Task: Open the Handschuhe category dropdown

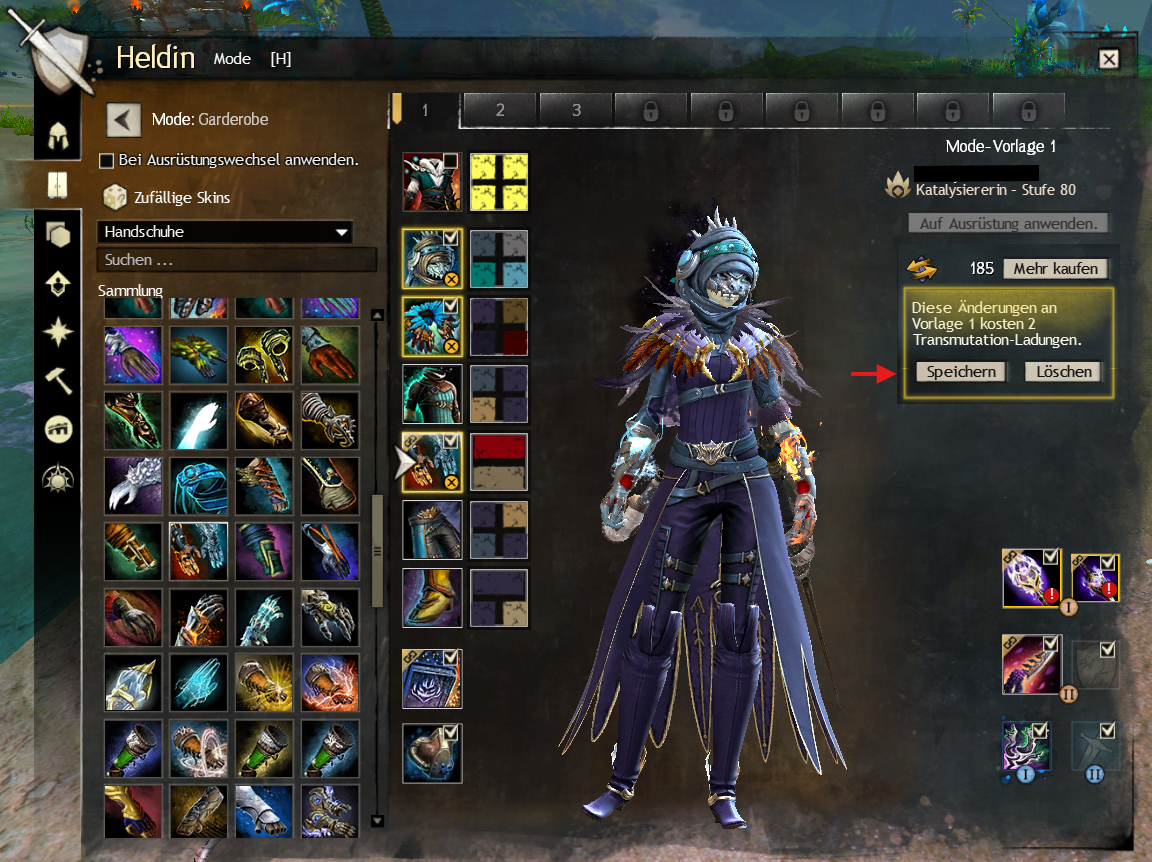Action: pyautogui.click(x=225, y=232)
